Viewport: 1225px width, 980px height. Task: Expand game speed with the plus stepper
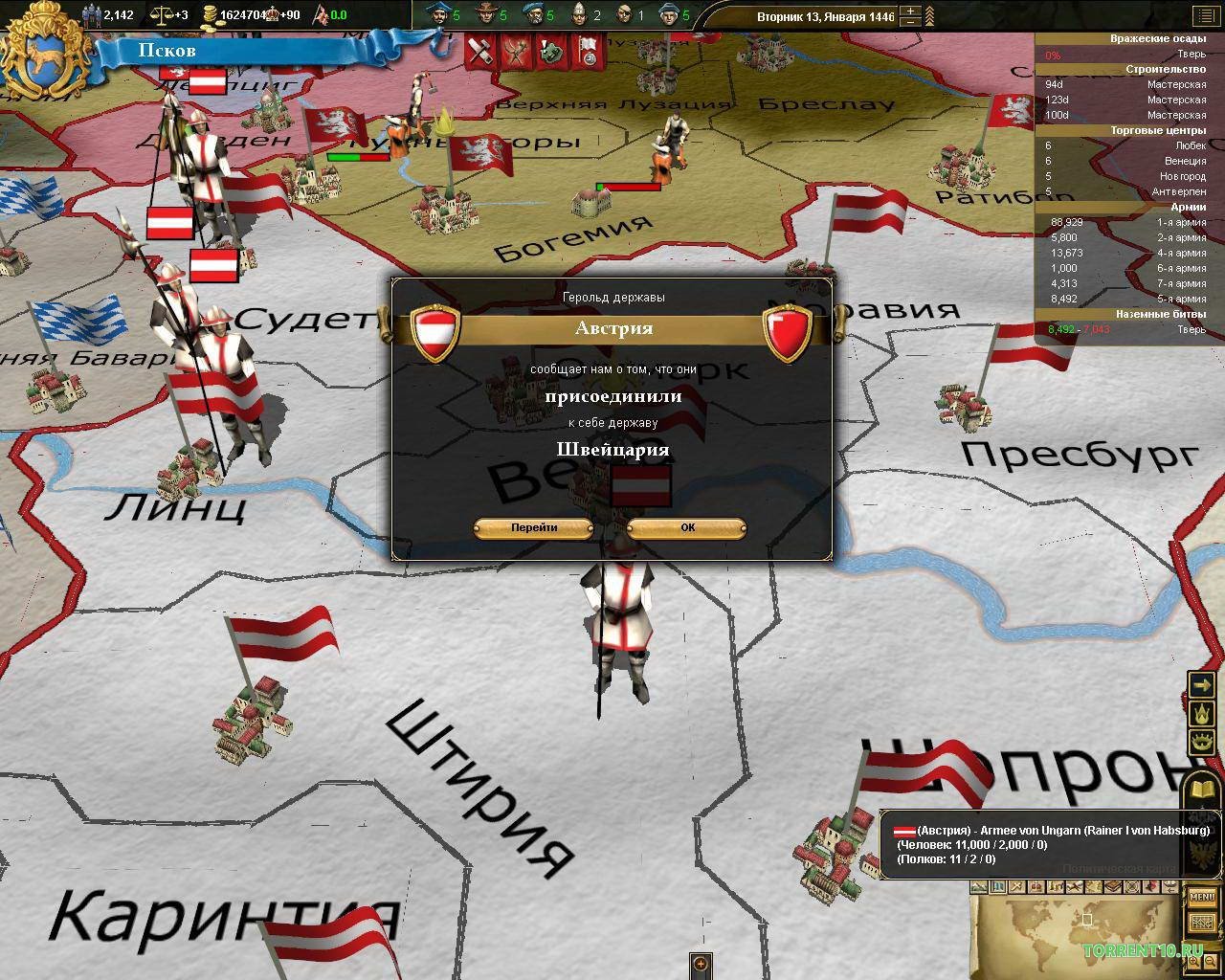[x=910, y=10]
